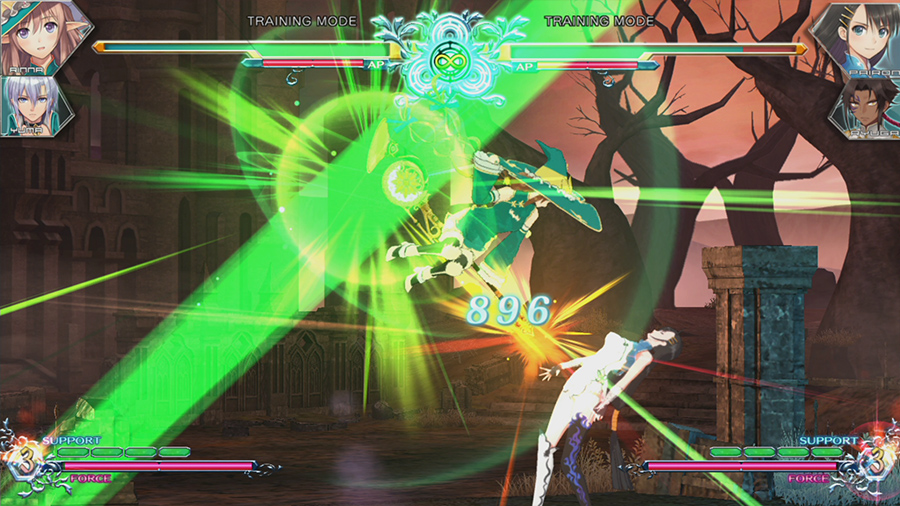The image size is (900, 506).
Task: Select Rinna's character portrait
Action: click(x=38, y=35)
